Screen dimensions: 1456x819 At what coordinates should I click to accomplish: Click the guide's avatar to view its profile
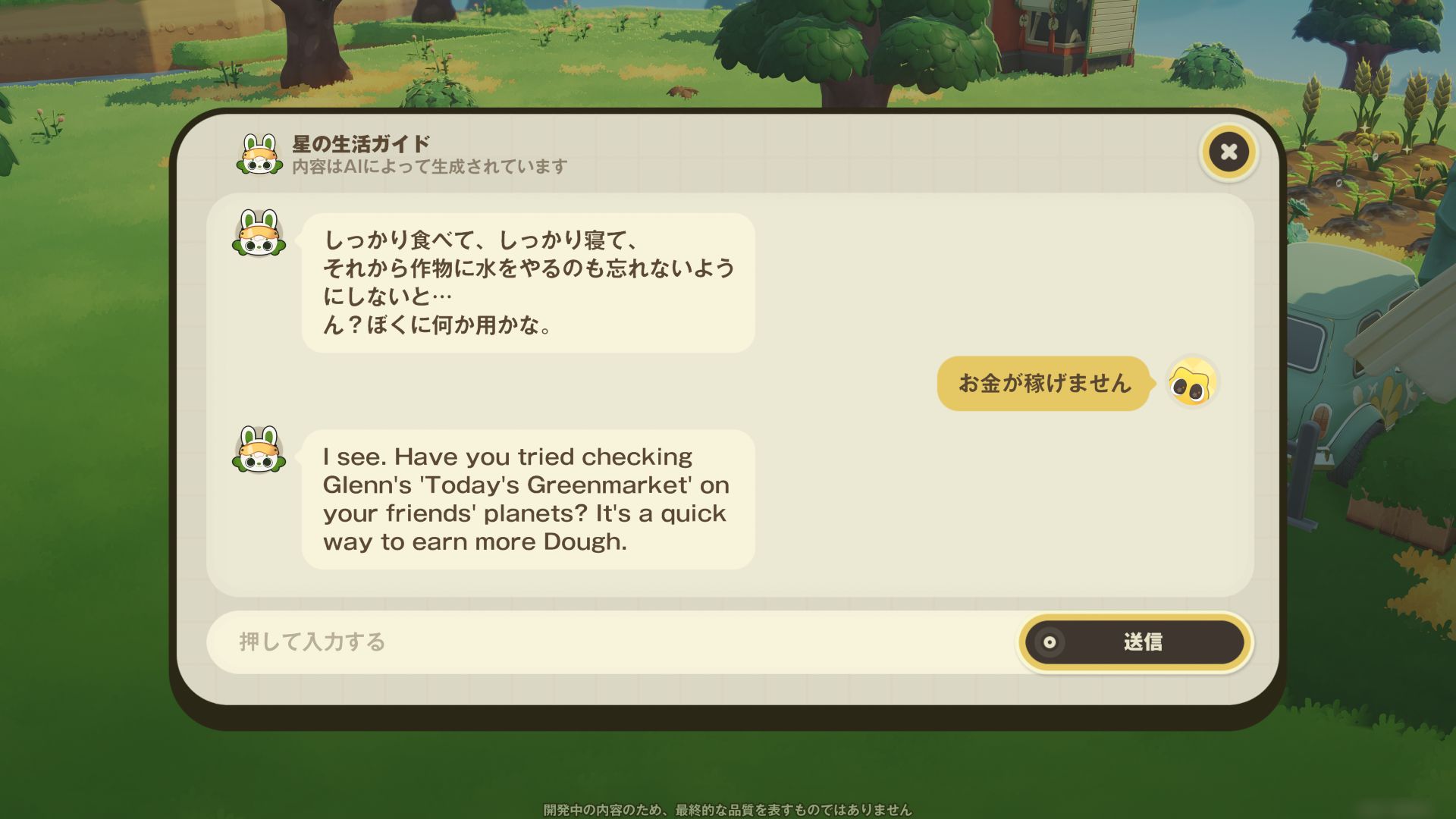coord(261,152)
